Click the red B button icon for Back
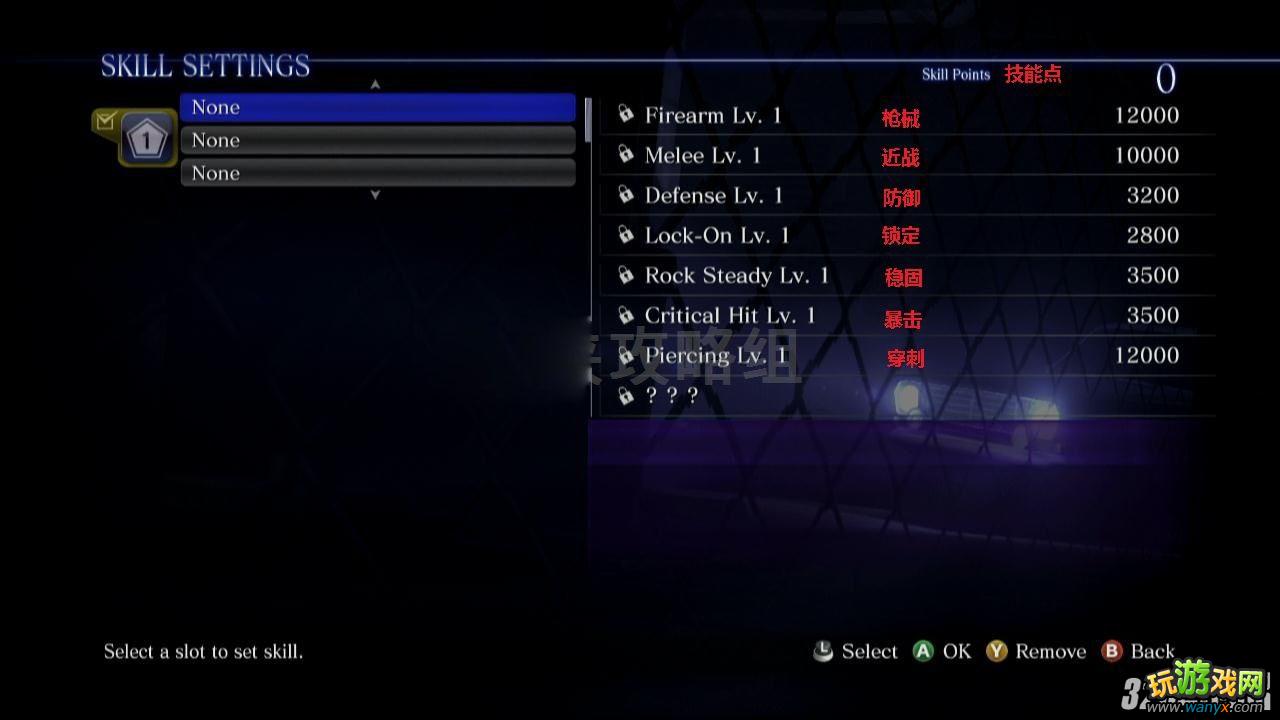 click(x=1111, y=651)
